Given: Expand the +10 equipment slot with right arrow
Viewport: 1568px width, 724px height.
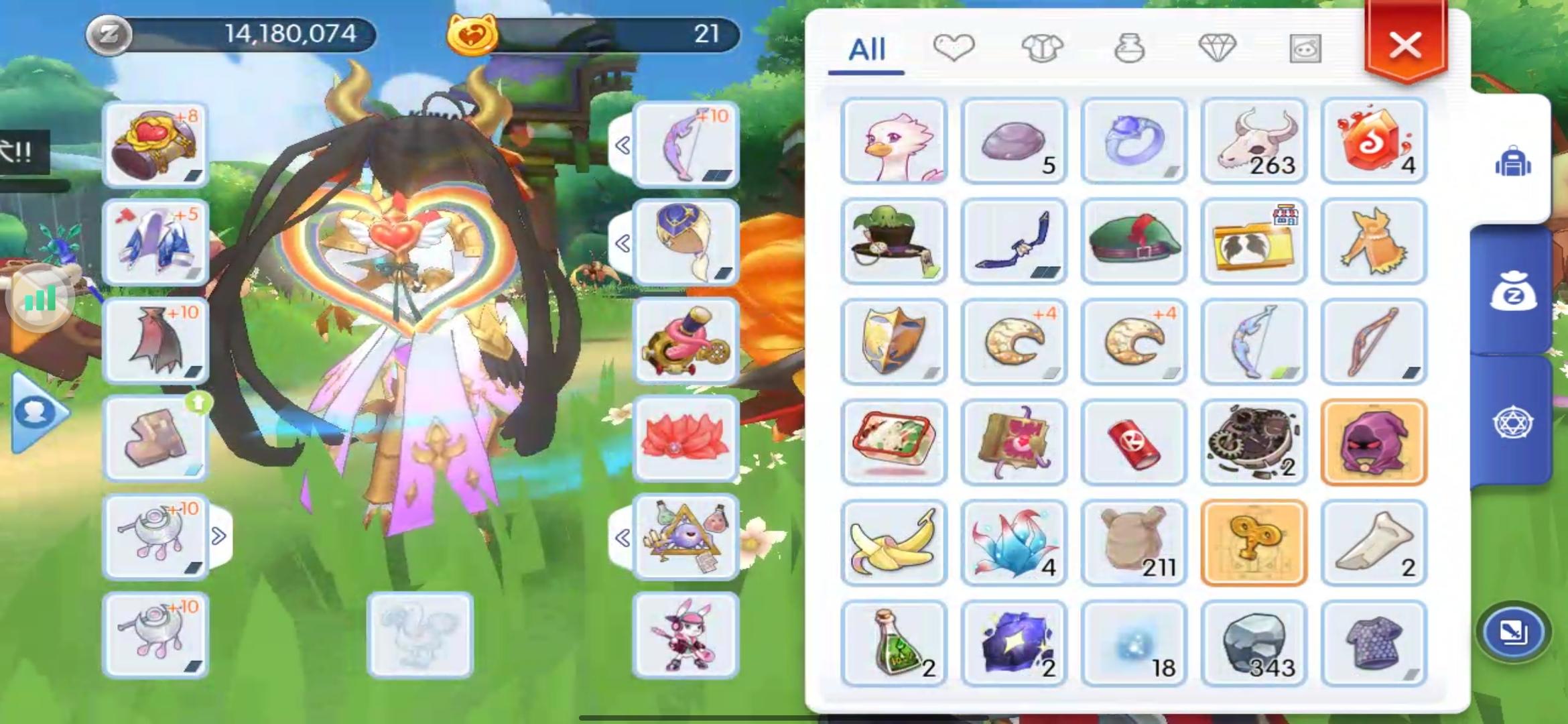Looking at the screenshot, I should [x=218, y=535].
